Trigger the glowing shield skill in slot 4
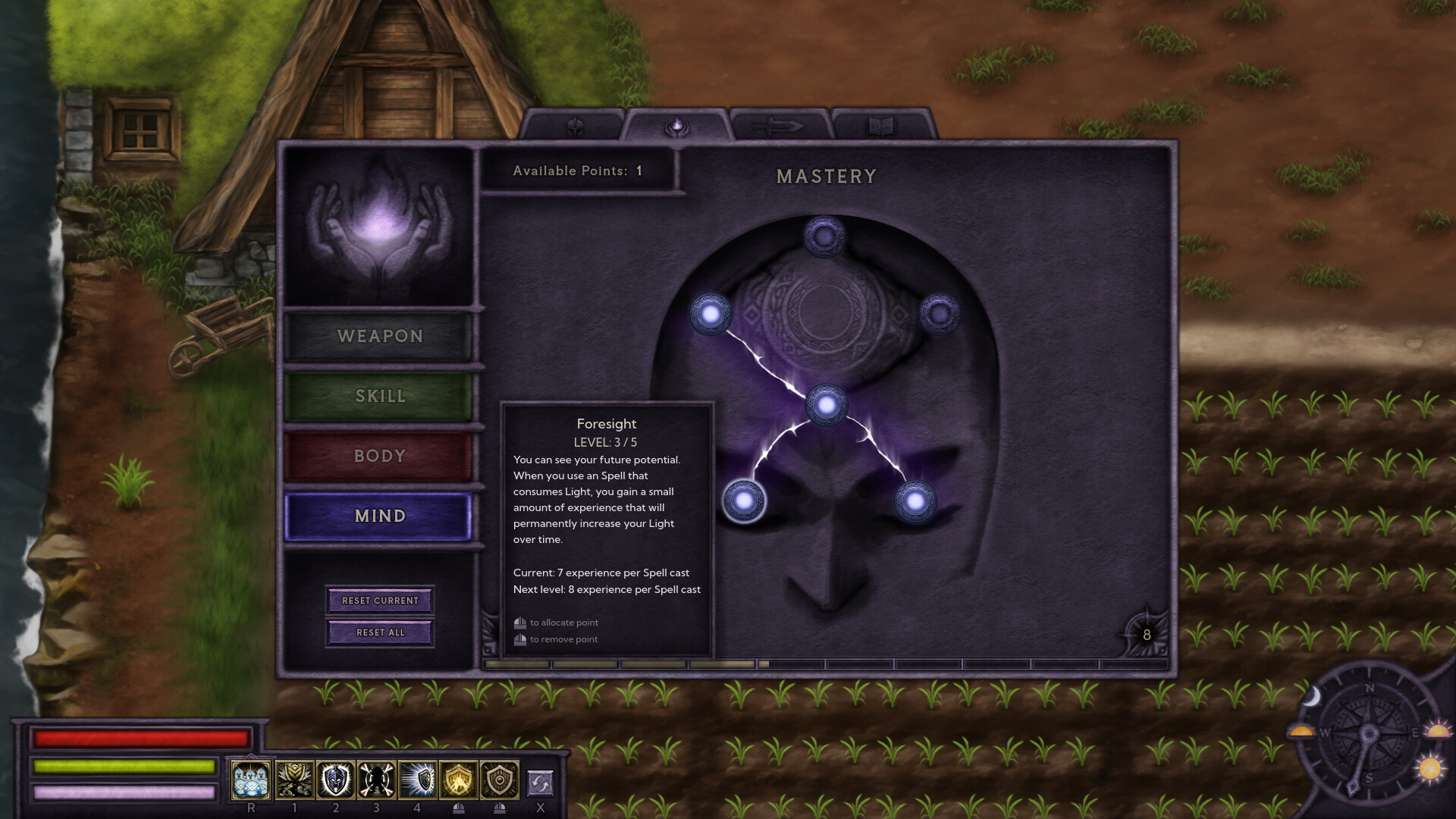 coord(418,780)
